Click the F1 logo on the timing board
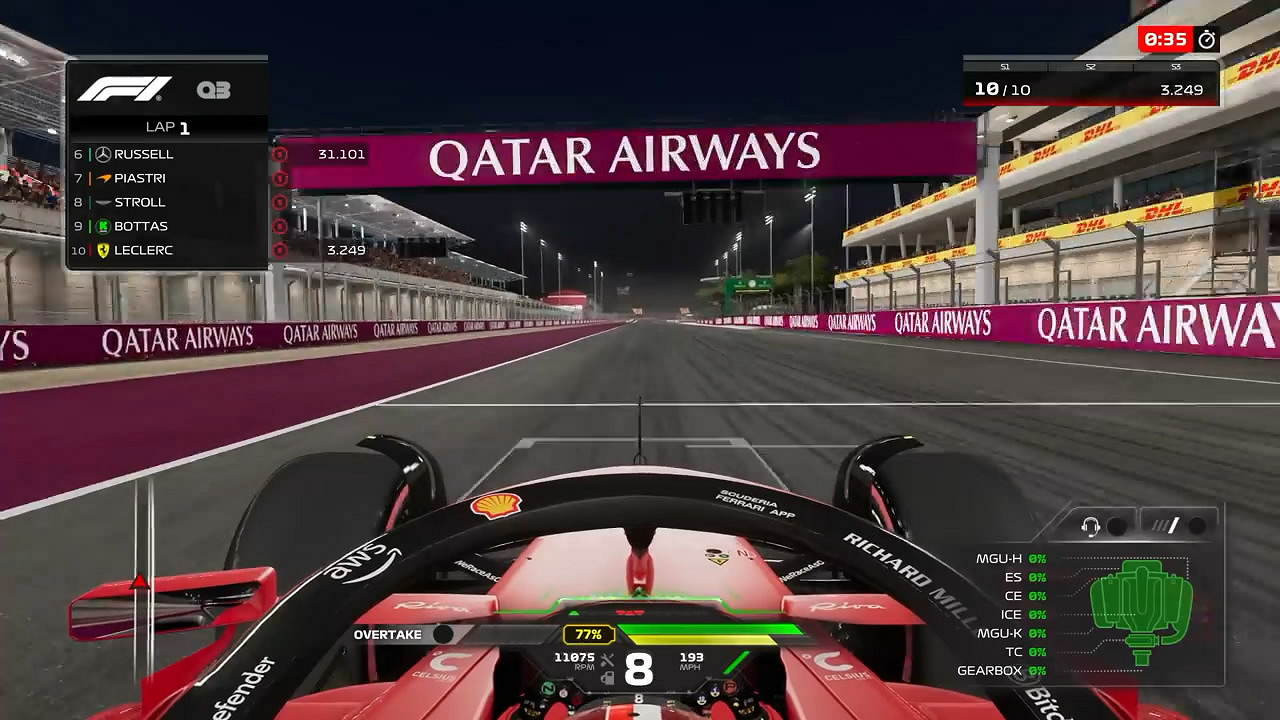This screenshot has height=720, width=1280. (126, 89)
